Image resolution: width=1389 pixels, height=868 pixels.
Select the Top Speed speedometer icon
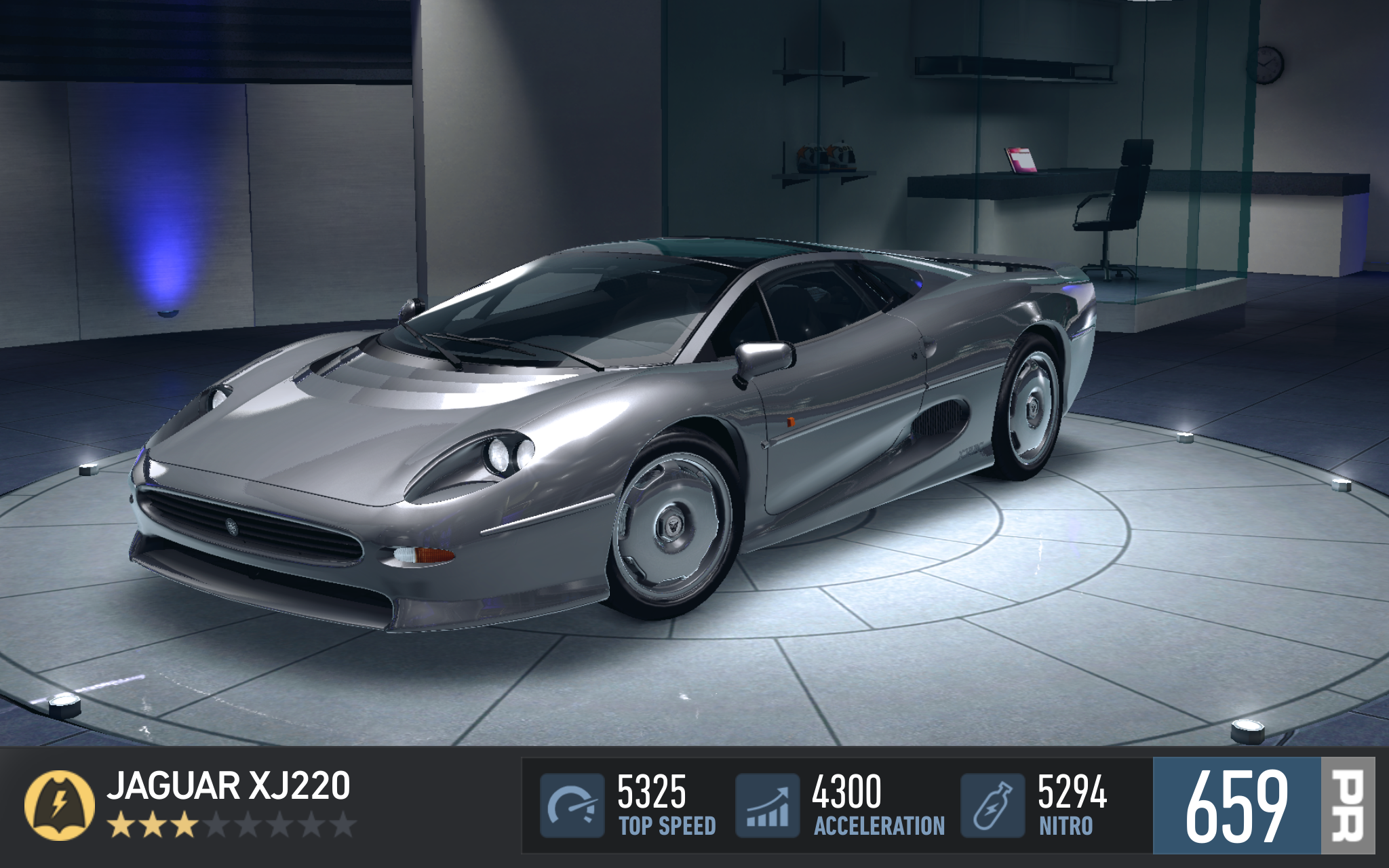(572, 806)
